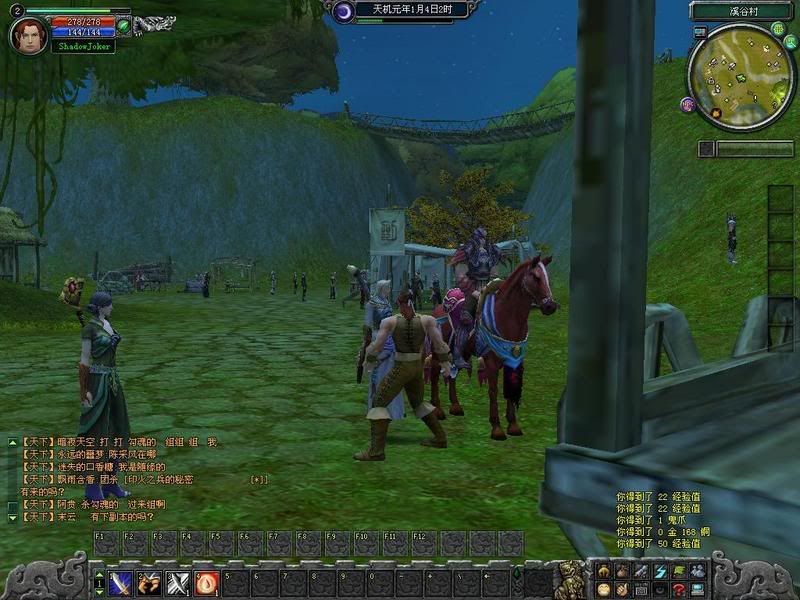Open the lightning bolt skills icon
The width and height of the screenshot is (800, 600).
[x=660, y=570]
